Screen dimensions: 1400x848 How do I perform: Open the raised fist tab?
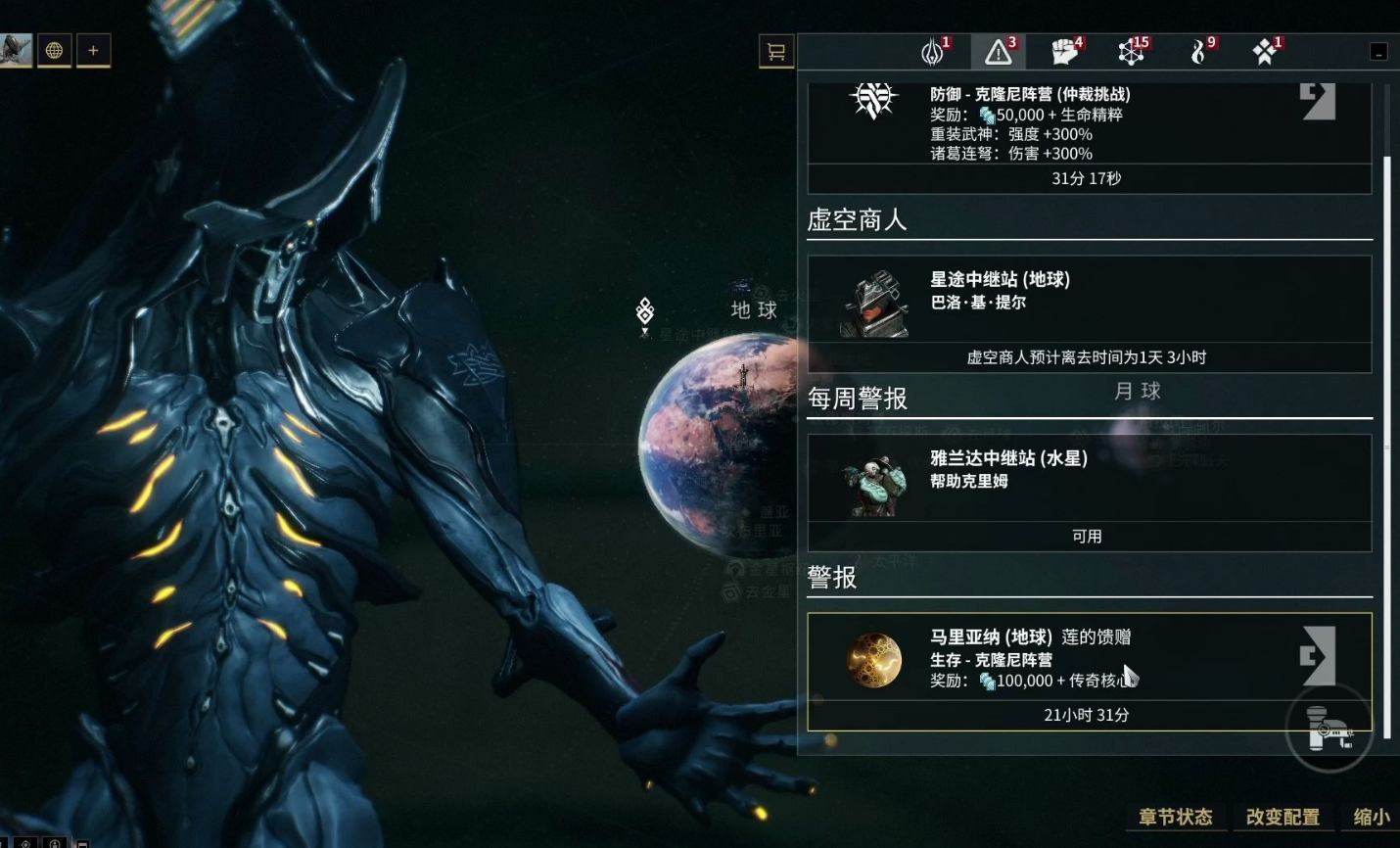(1064, 51)
